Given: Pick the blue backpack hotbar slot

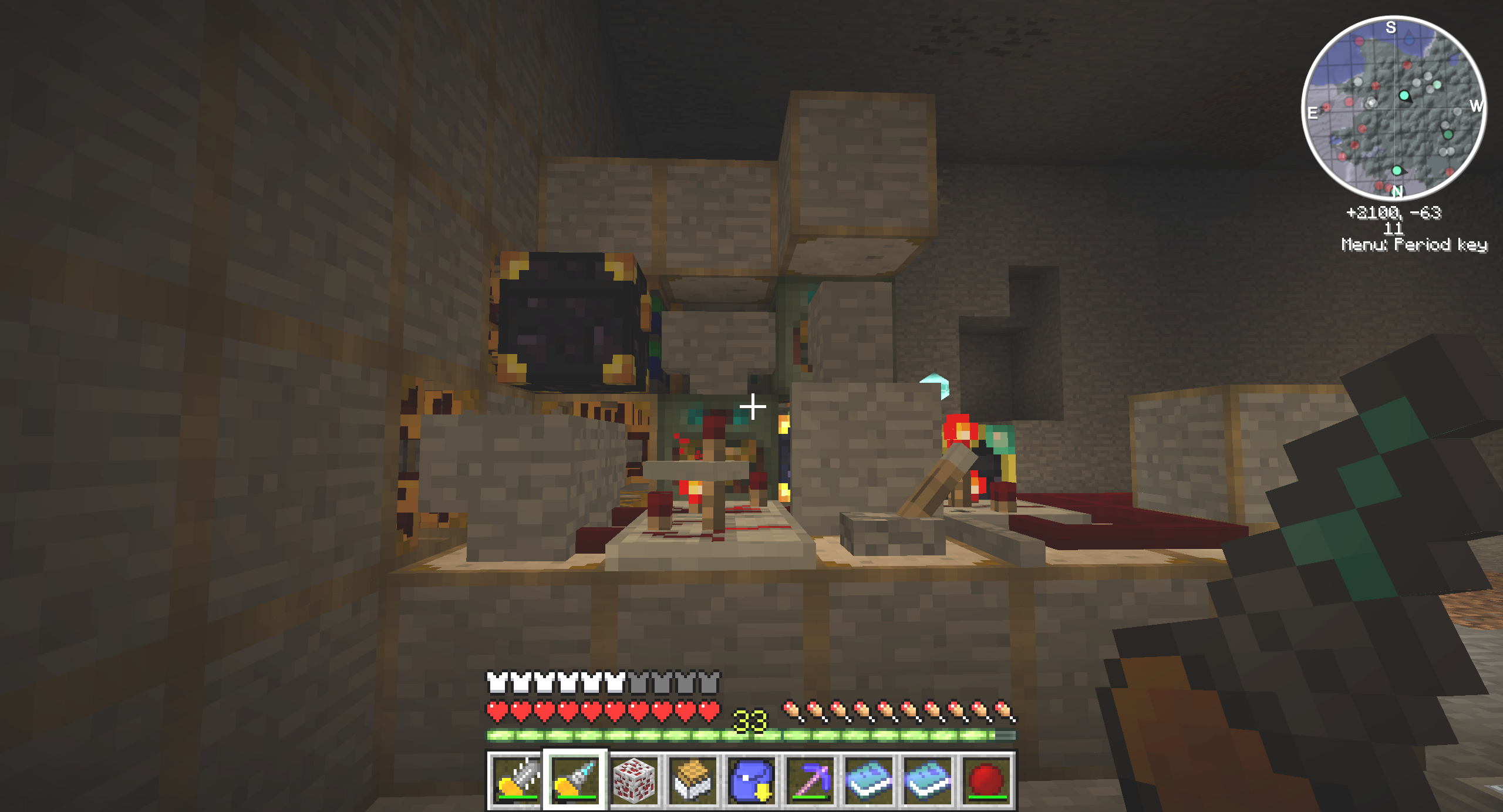Looking at the screenshot, I should [751, 780].
